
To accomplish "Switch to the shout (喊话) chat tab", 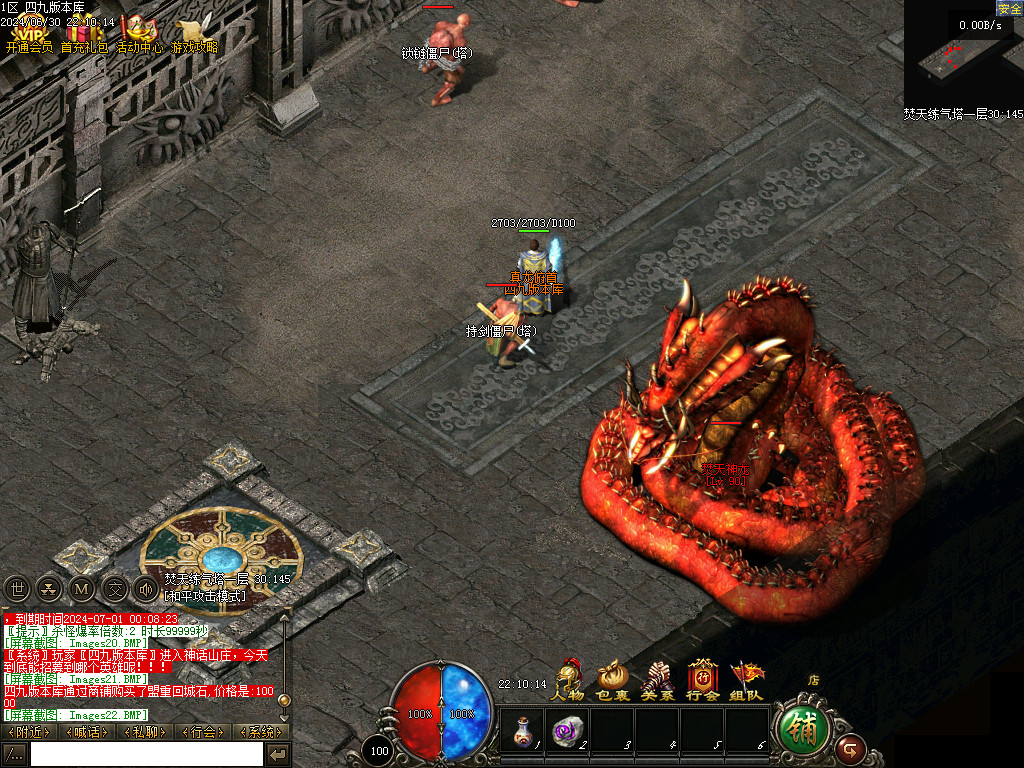I will point(87,732).
